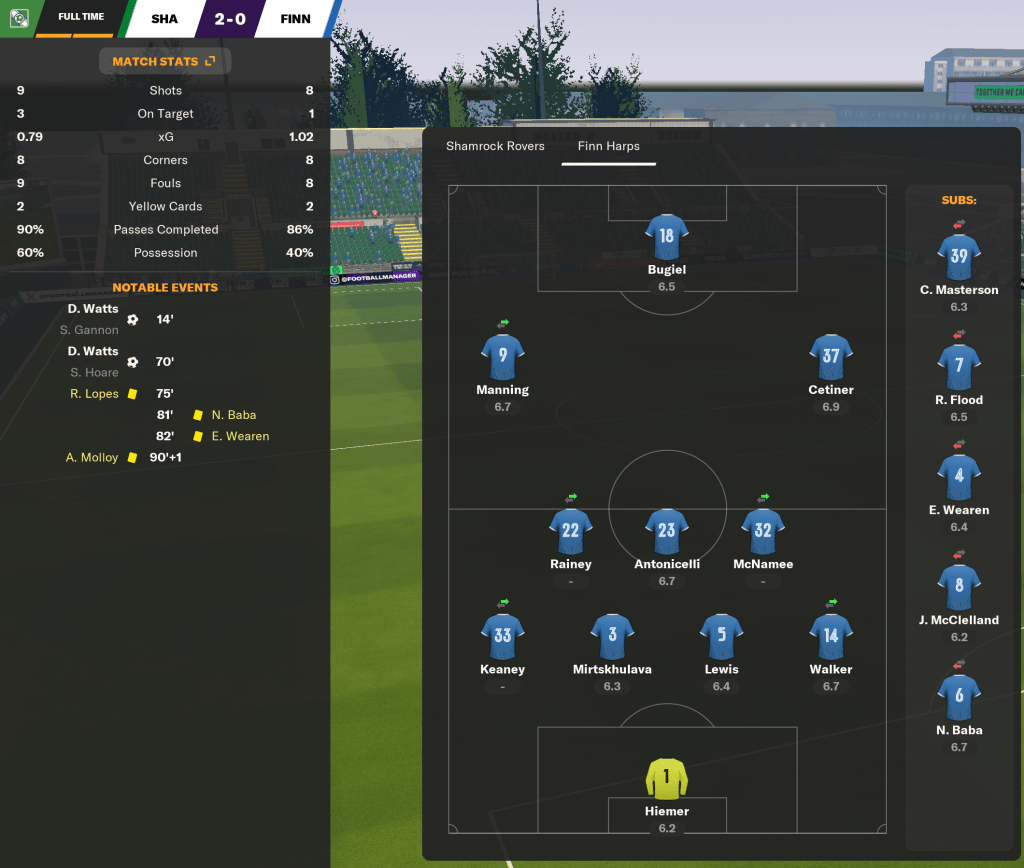Viewport: 1024px width, 868px height.
Task: Click Cetiner's number 37 shirt
Action: click(830, 357)
